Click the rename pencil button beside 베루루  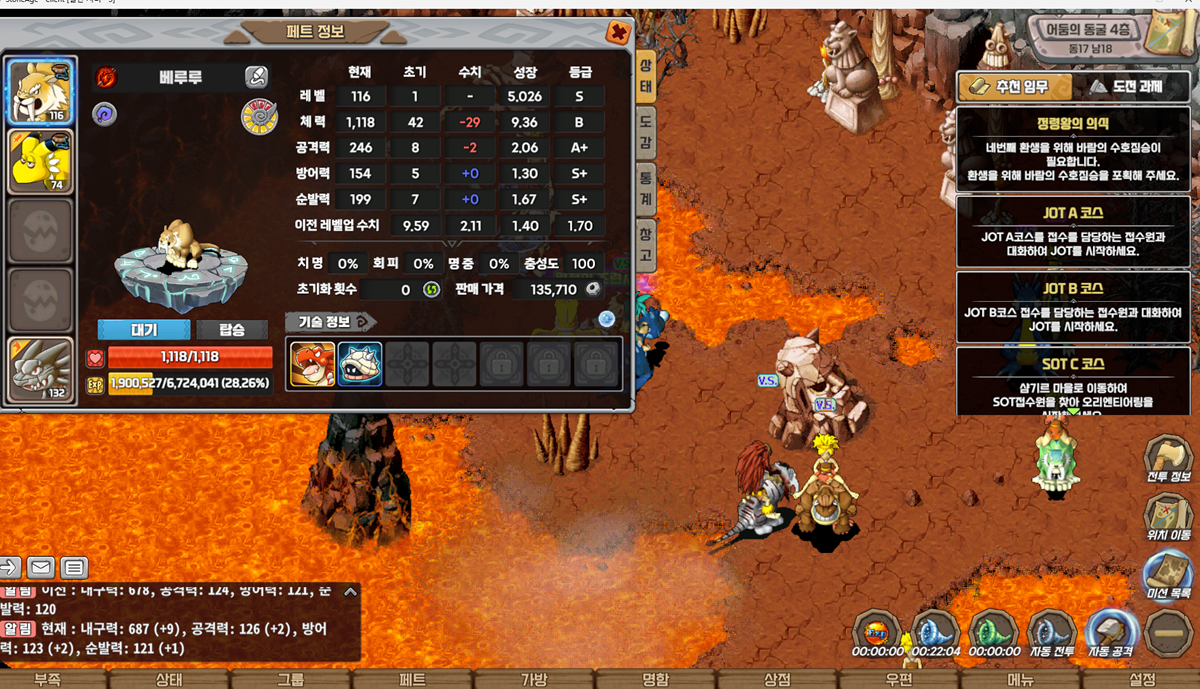(257, 77)
